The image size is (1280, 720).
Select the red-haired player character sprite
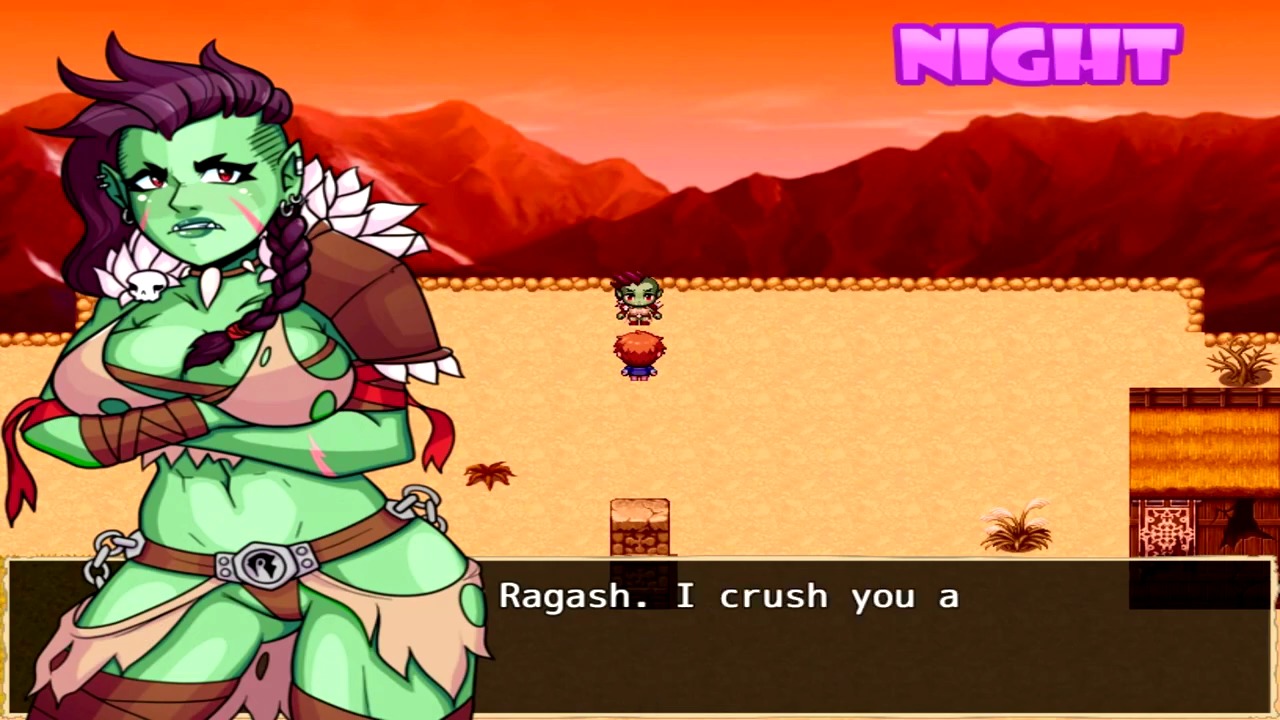coord(638,358)
